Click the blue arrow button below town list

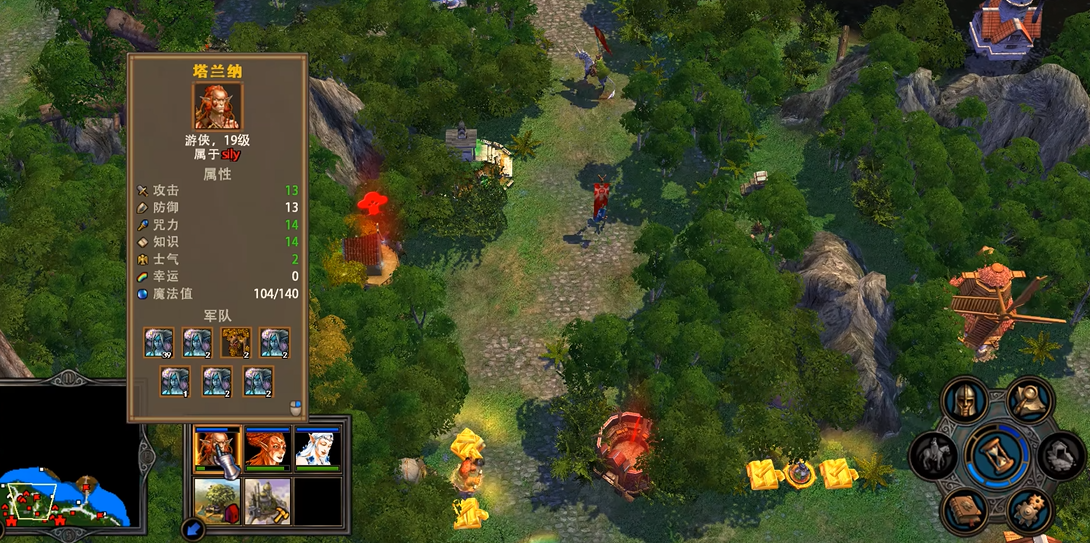(x=193, y=528)
